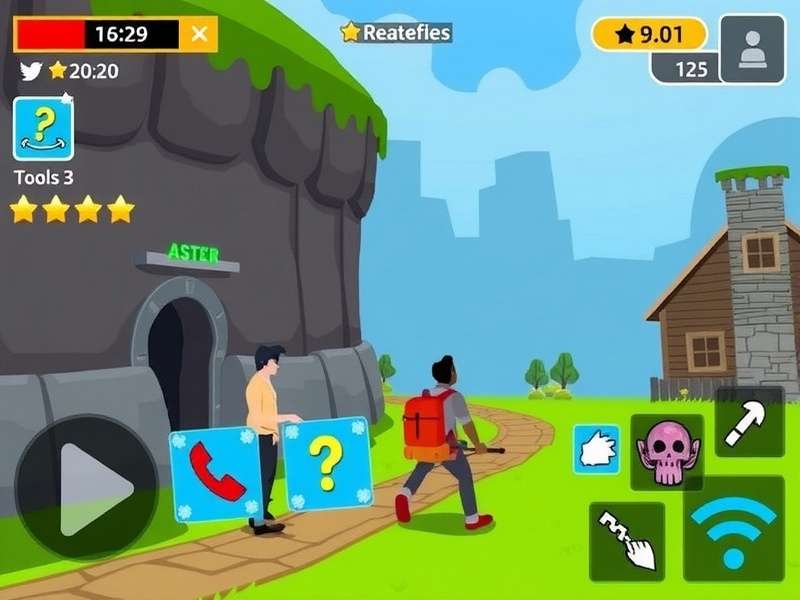Close the timer bar with the X button
The image size is (800, 600).
coord(200,35)
